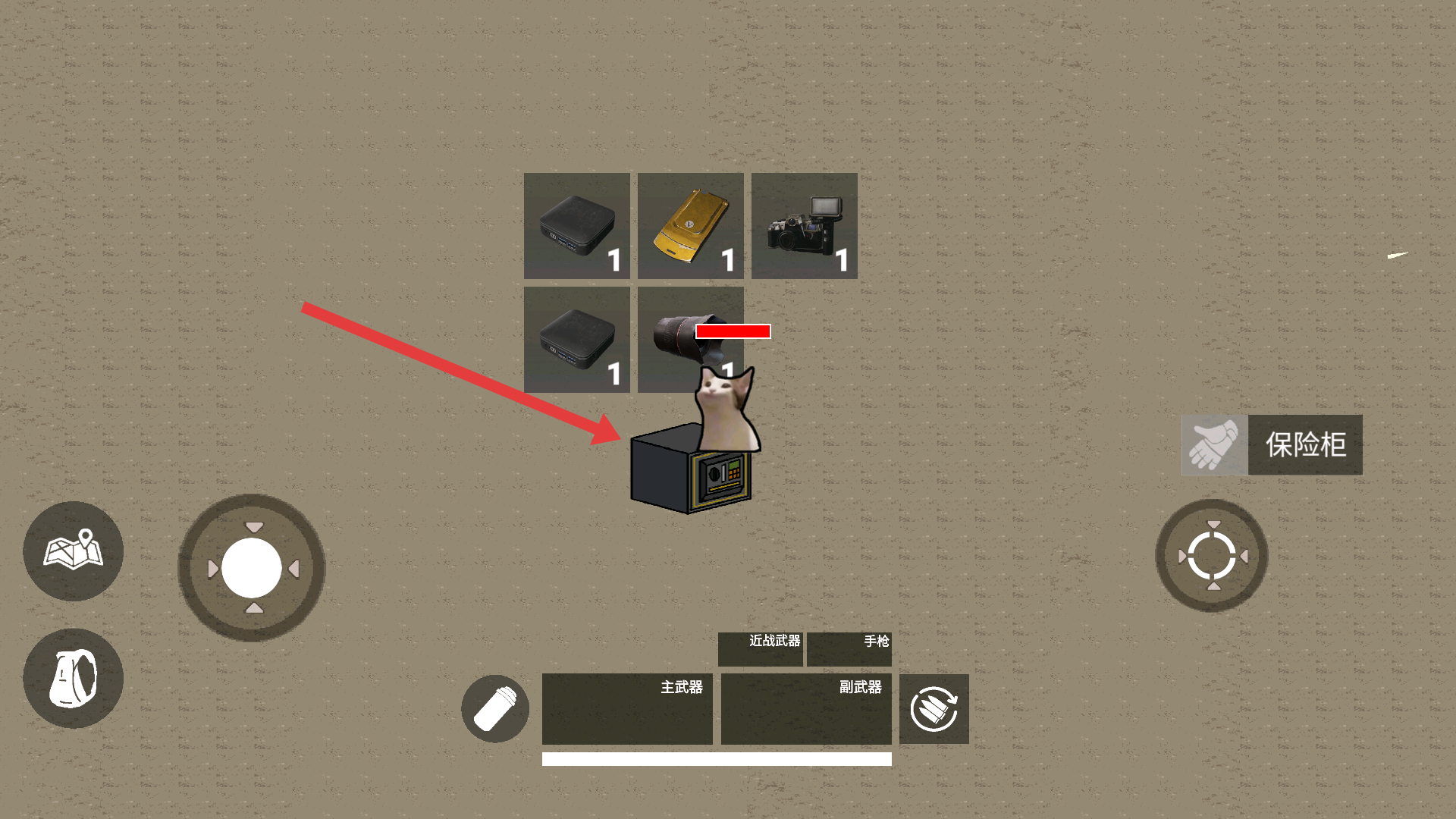Open the map with the map icon

73,551
